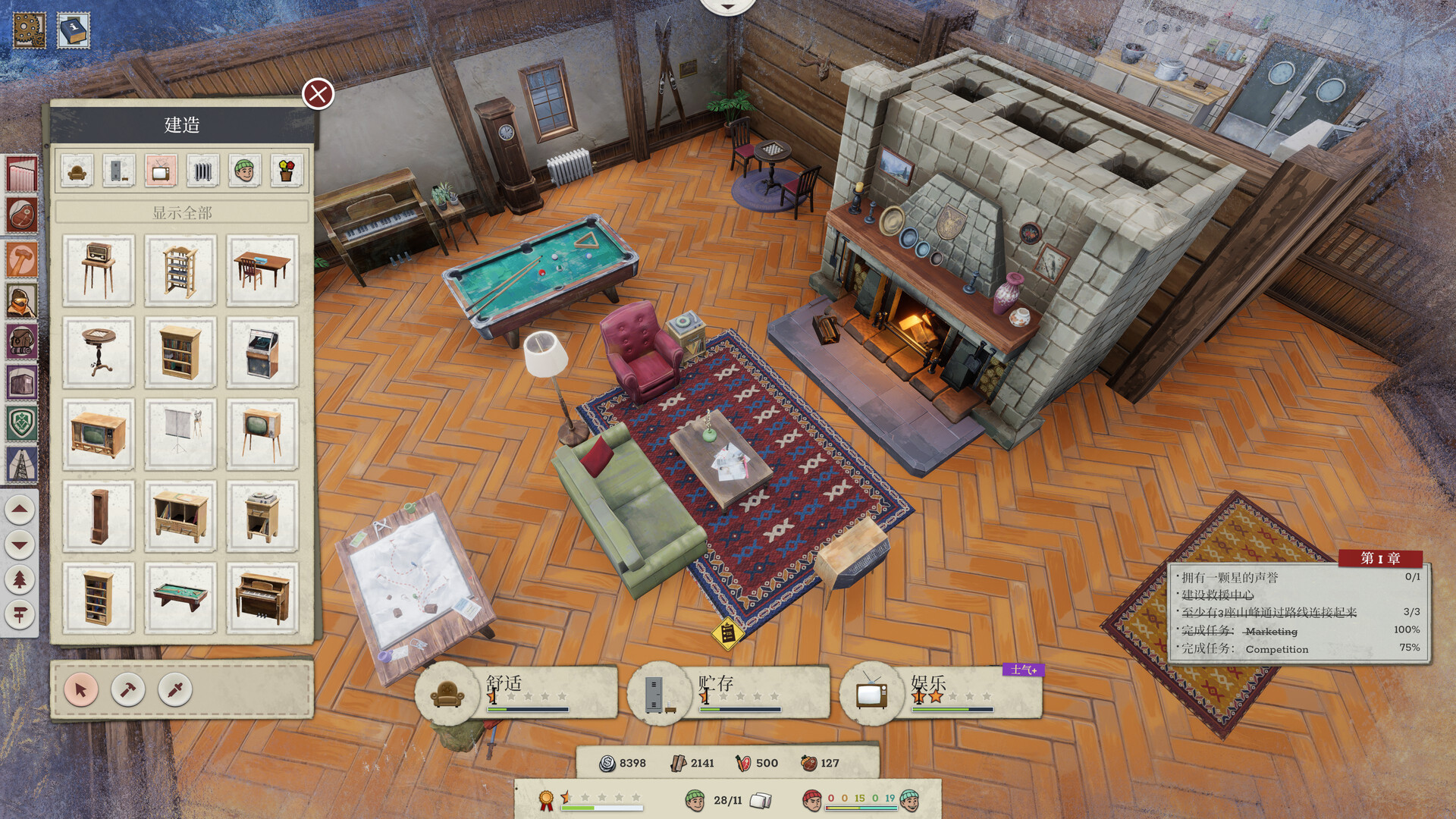
Task: Toggle the radiator heating category filter
Action: tap(203, 171)
